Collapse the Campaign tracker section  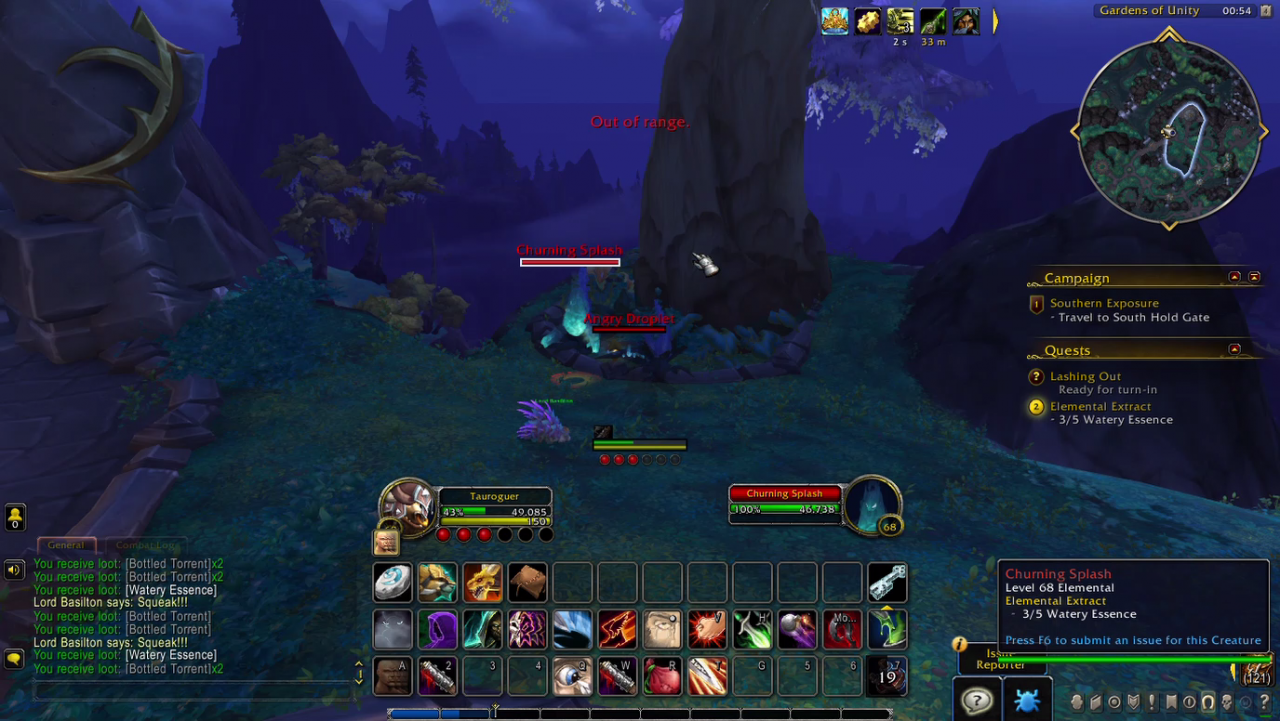coord(1234,277)
